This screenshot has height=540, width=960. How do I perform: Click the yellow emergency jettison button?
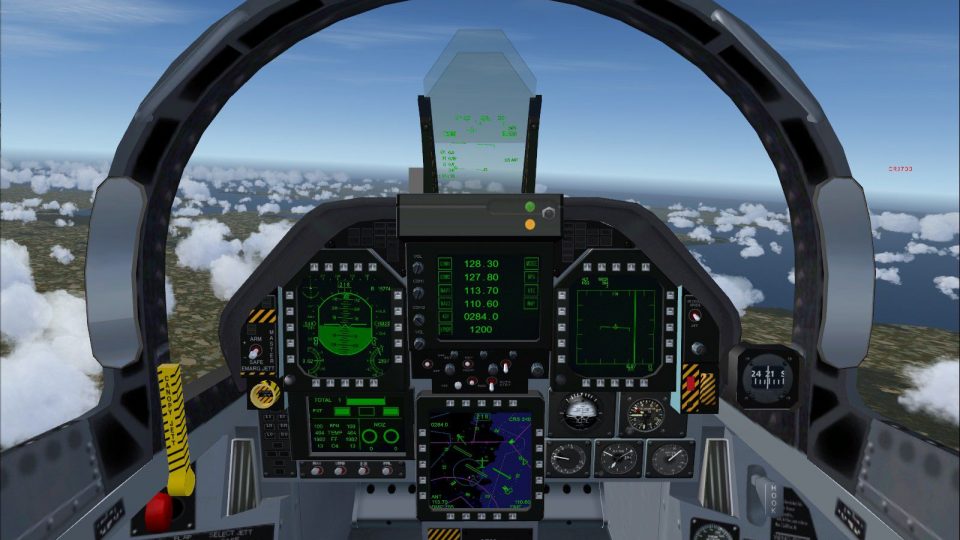pos(264,392)
